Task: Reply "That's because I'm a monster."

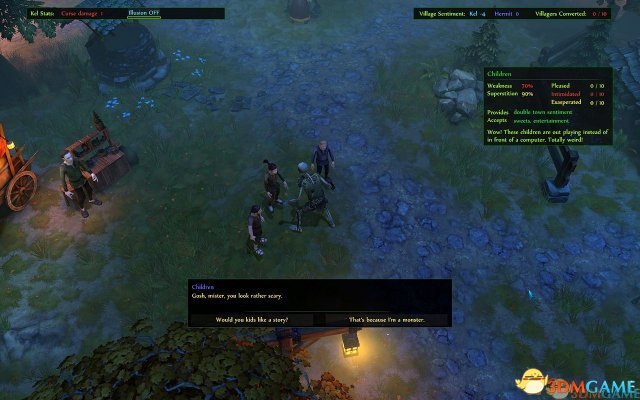Action: point(385,319)
